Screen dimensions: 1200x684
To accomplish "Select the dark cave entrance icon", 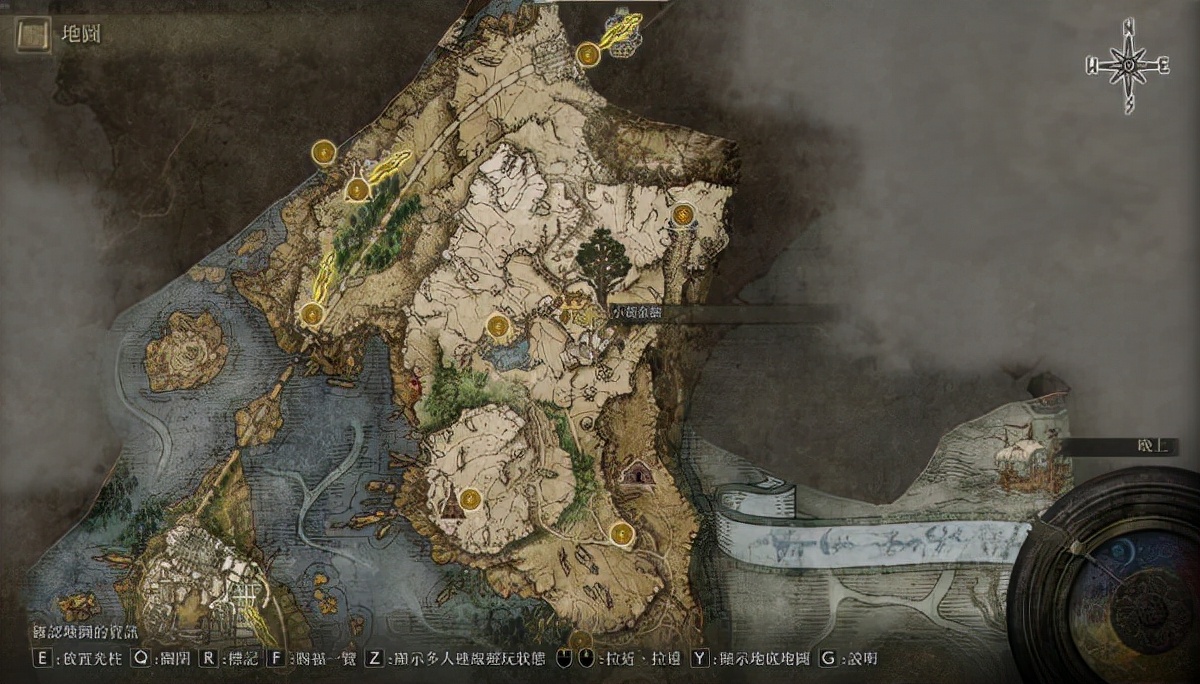I will (634, 472).
